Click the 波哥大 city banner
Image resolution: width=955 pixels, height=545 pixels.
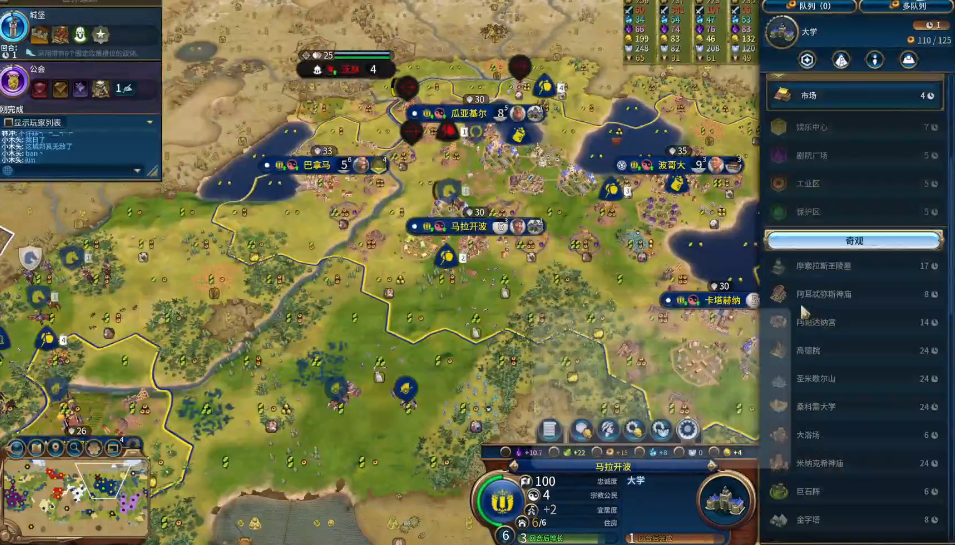pos(671,165)
